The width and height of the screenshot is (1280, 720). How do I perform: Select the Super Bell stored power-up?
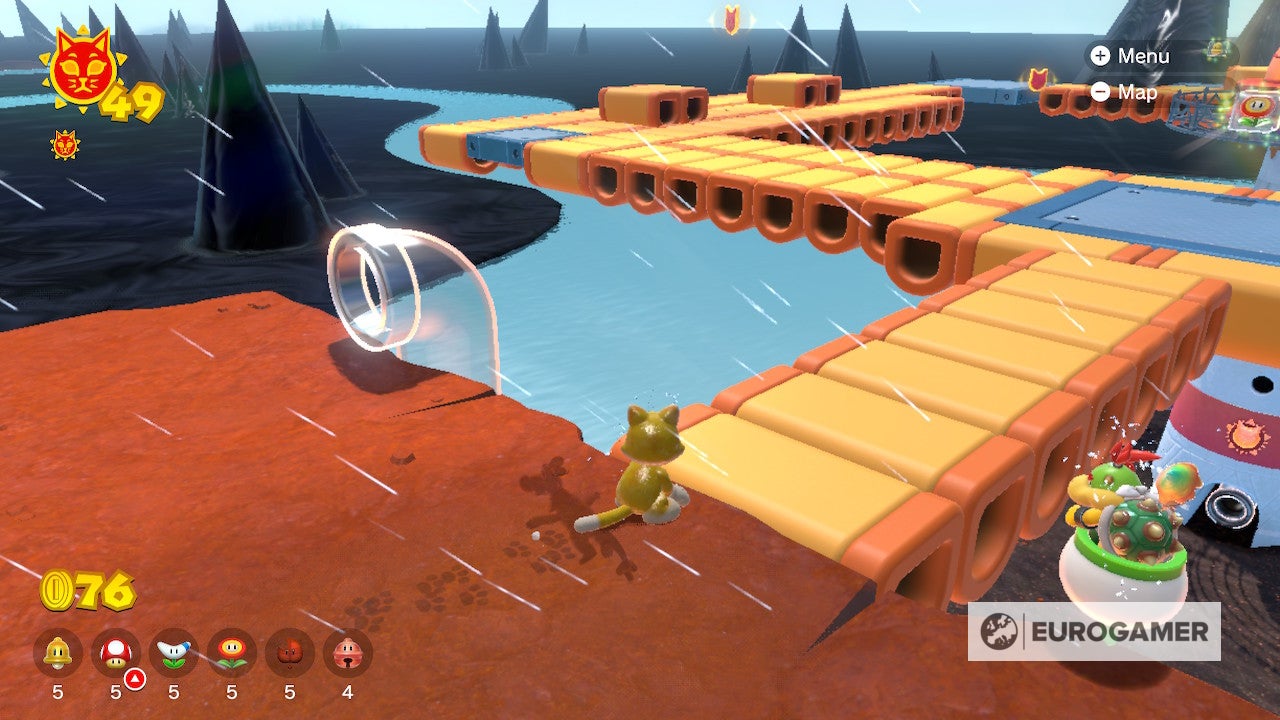[58, 653]
